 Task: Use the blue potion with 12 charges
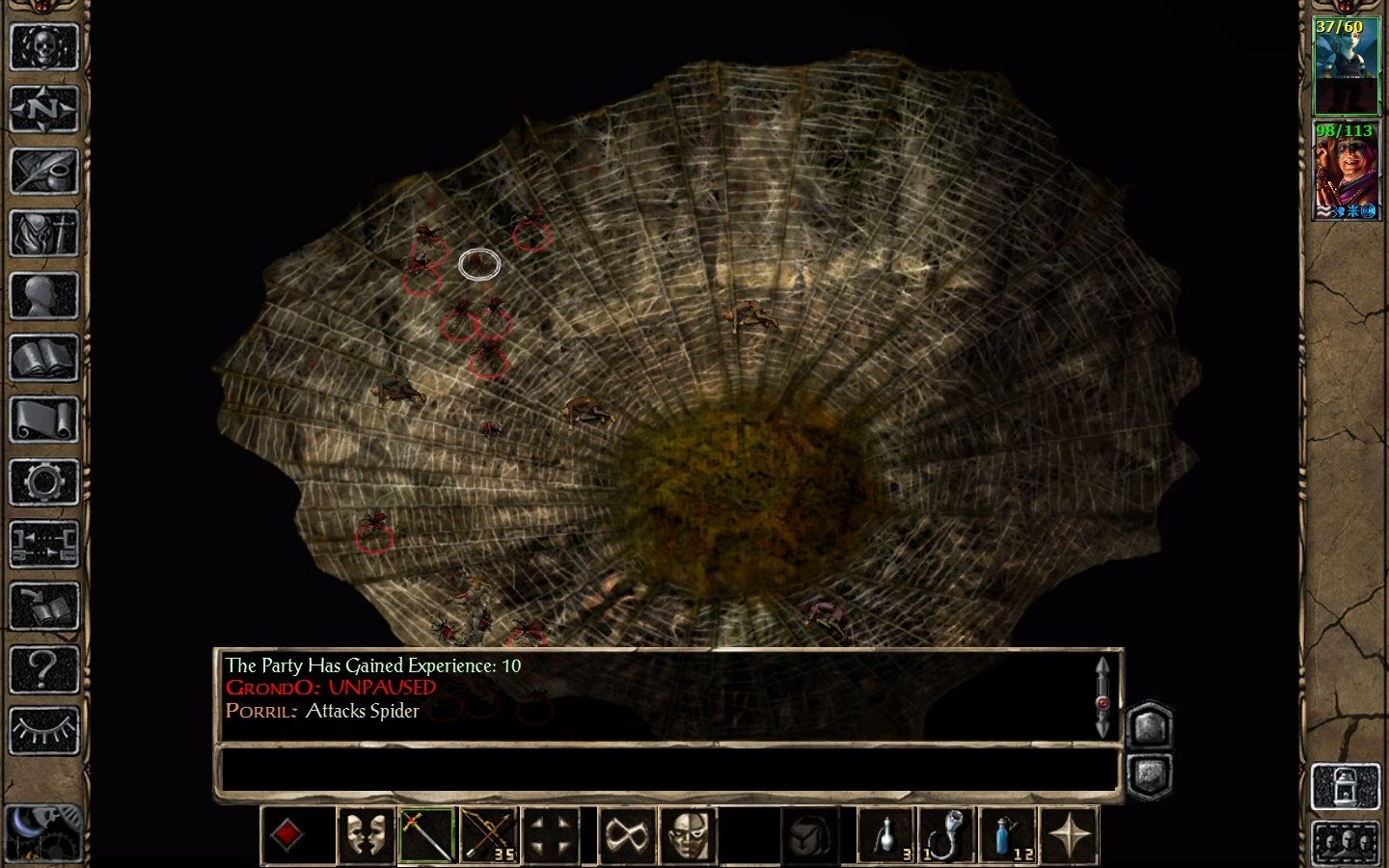coord(1008,835)
